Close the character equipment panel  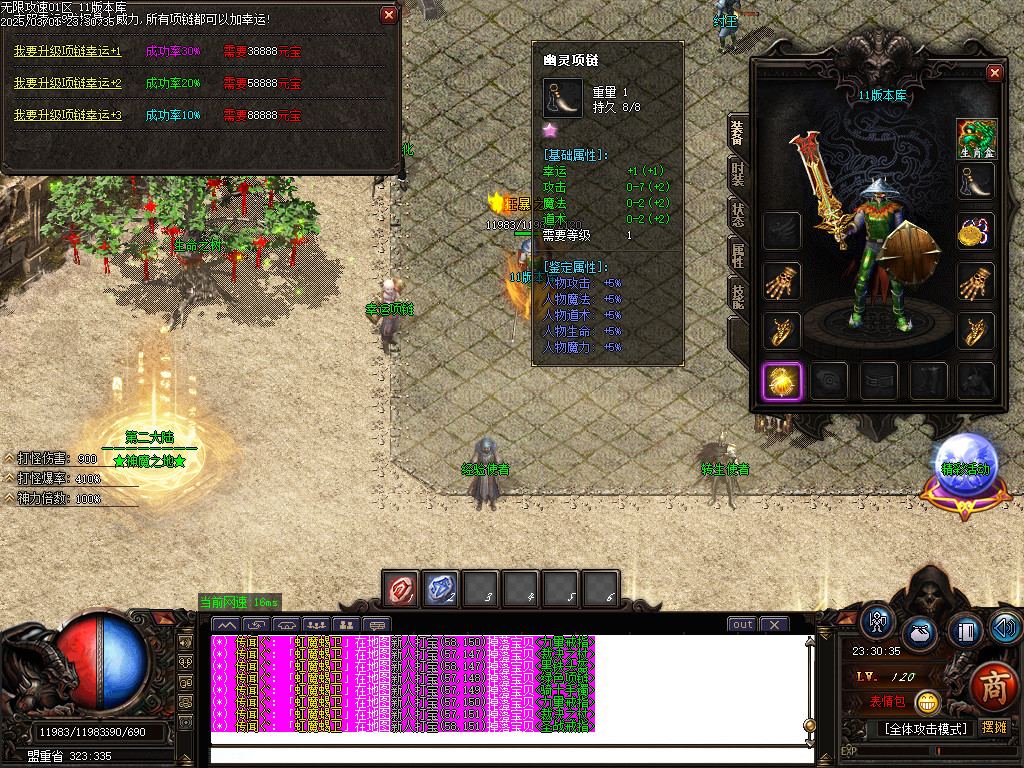[x=994, y=73]
